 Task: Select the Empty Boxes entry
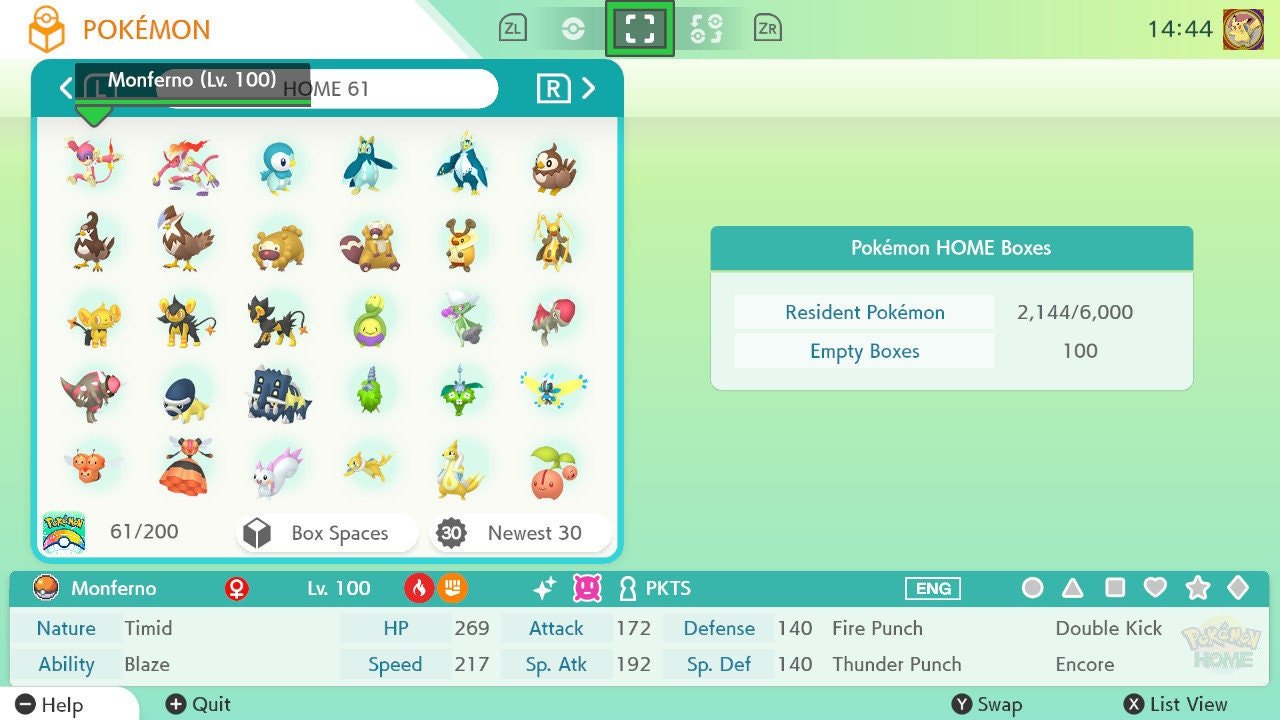[863, 351]
